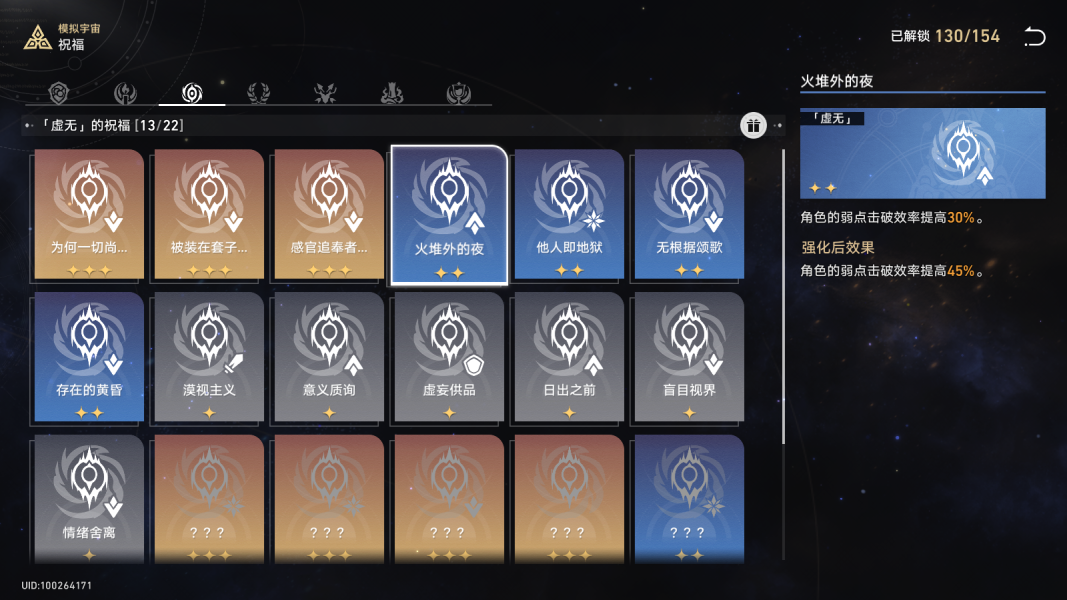Viewport: 1067px width, 600px height.
Task: Switch to the Preservation shield tab
Action: click(60, 94)
